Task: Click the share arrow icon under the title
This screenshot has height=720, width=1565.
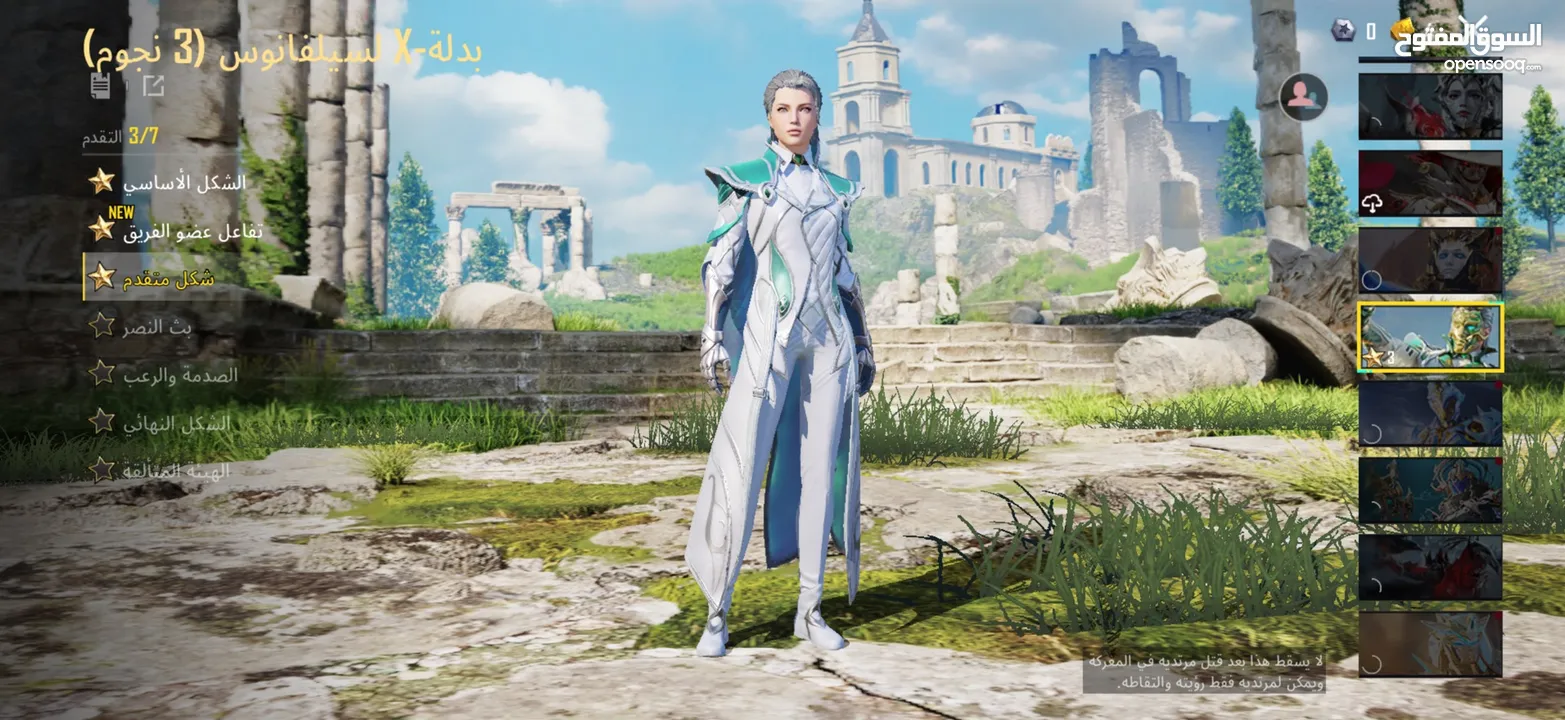Action: point(153,86)
